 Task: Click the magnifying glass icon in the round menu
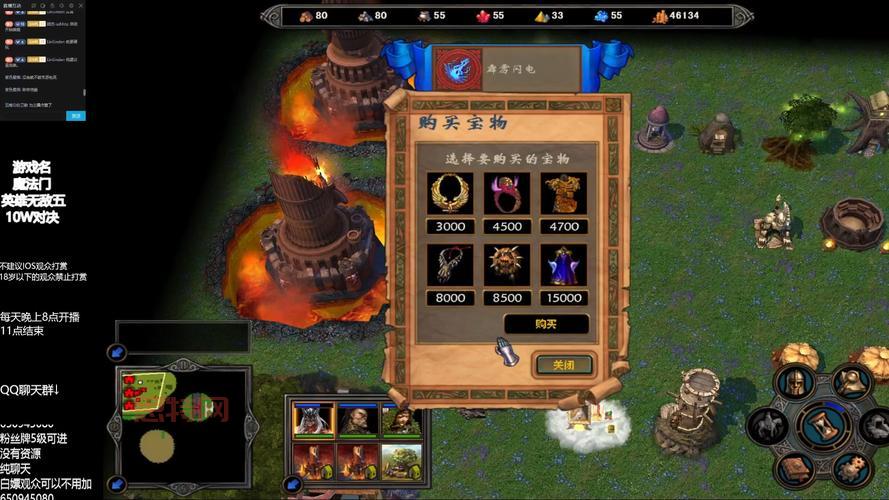click(853, 381)
